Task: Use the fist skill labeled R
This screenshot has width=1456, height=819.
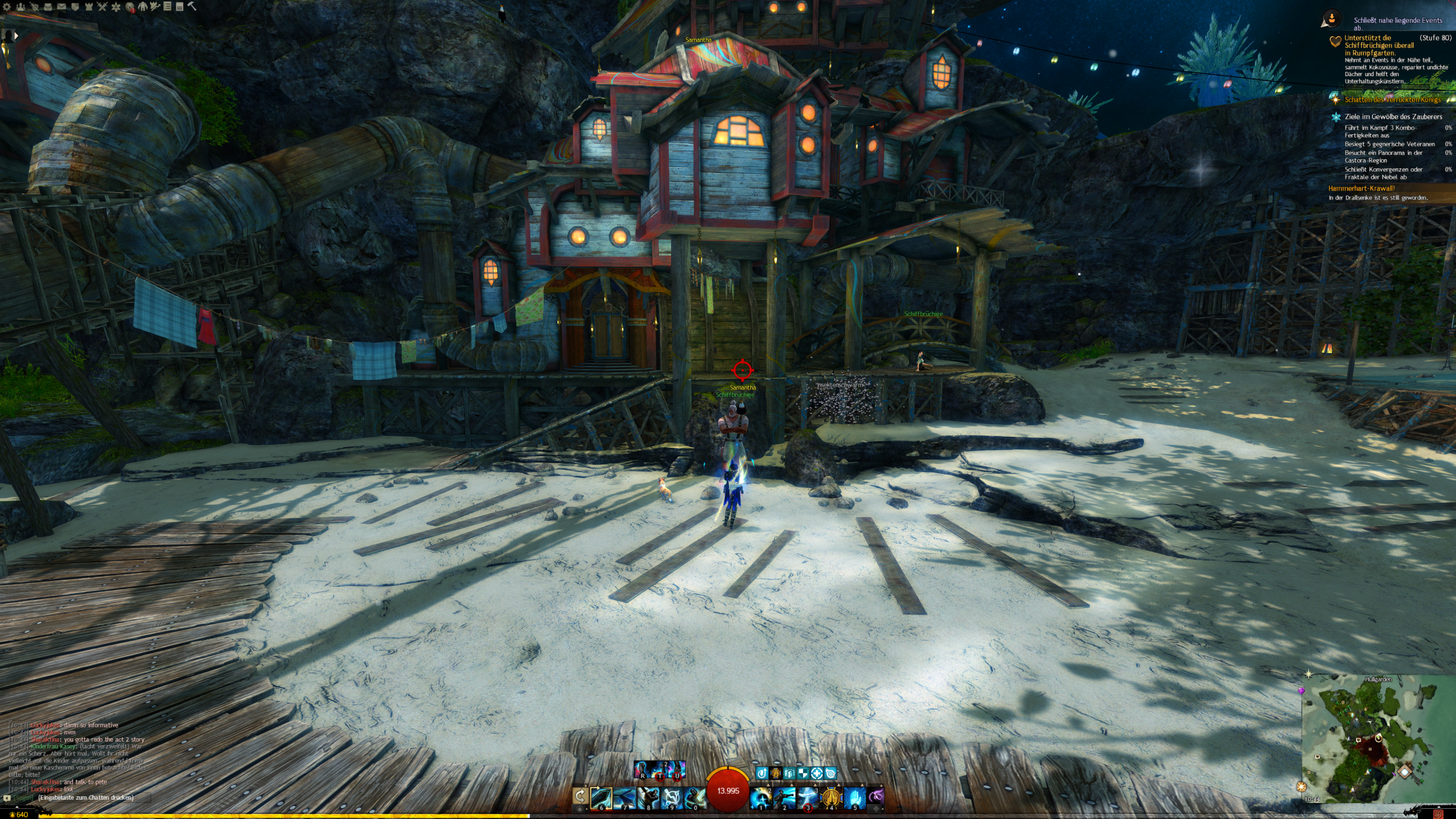Action: pos(643,770)
